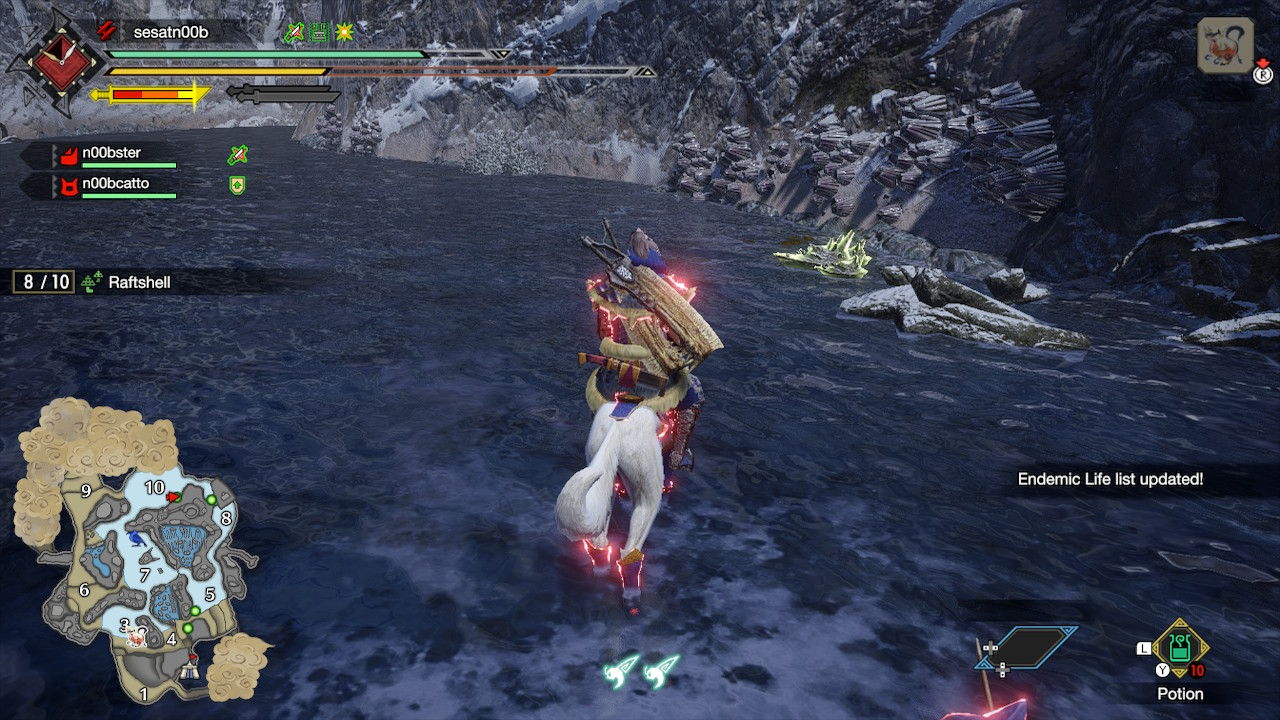Click the sesatn00b player name plate

tap(170, 31)
